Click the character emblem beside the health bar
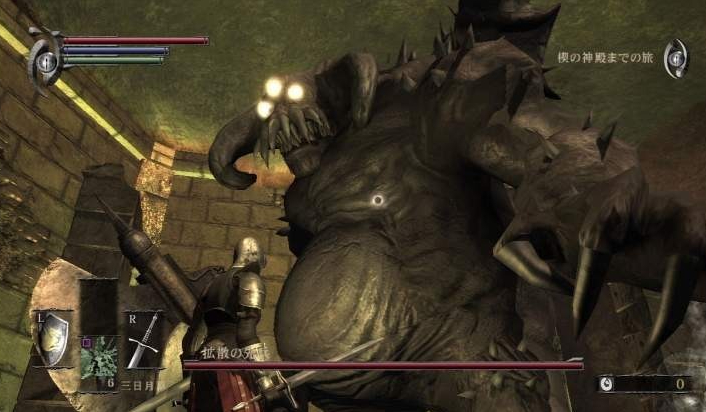 44,58
